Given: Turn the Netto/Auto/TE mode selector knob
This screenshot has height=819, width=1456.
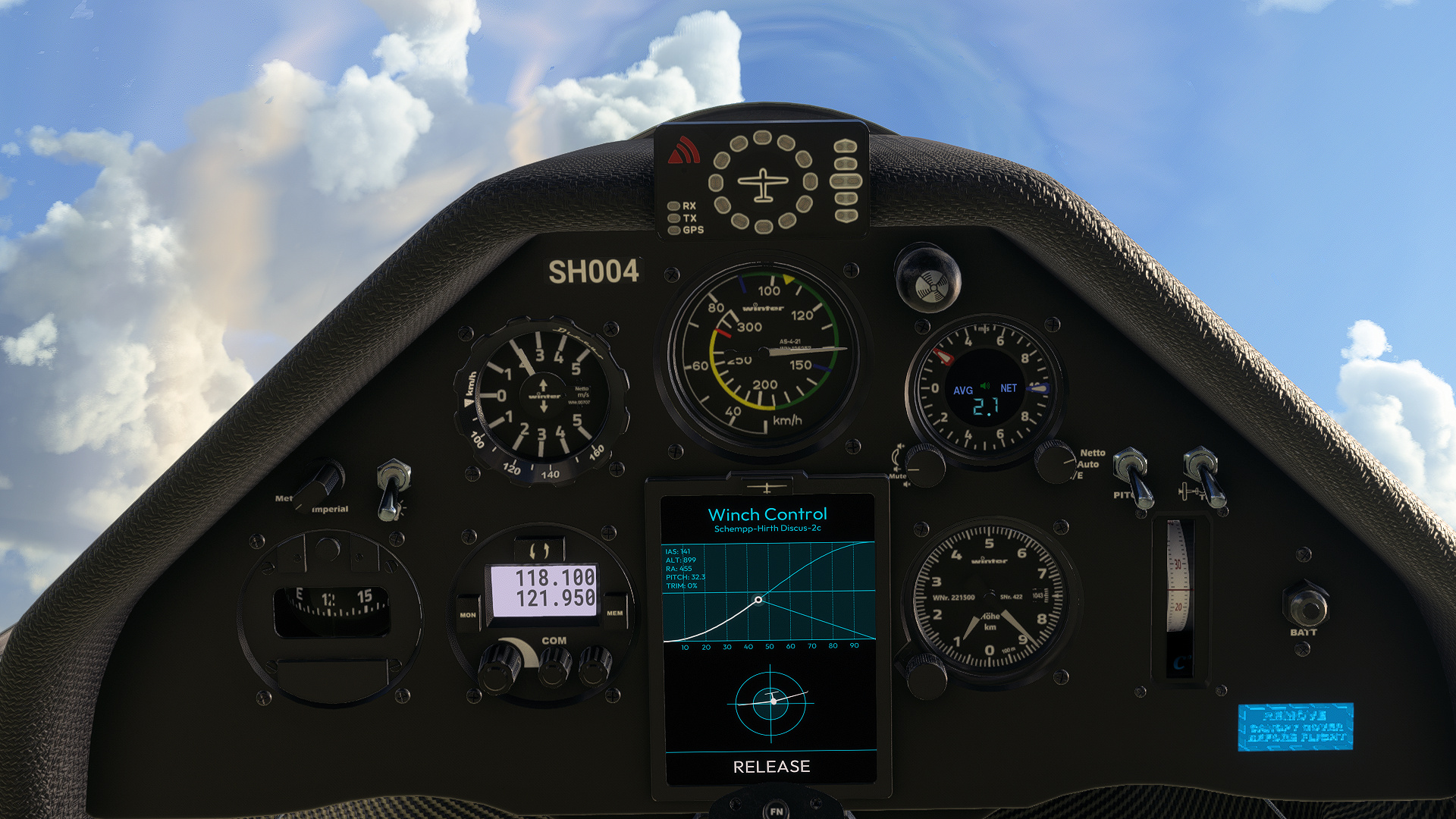Looking at the screenshot, I should (1054, 466).
